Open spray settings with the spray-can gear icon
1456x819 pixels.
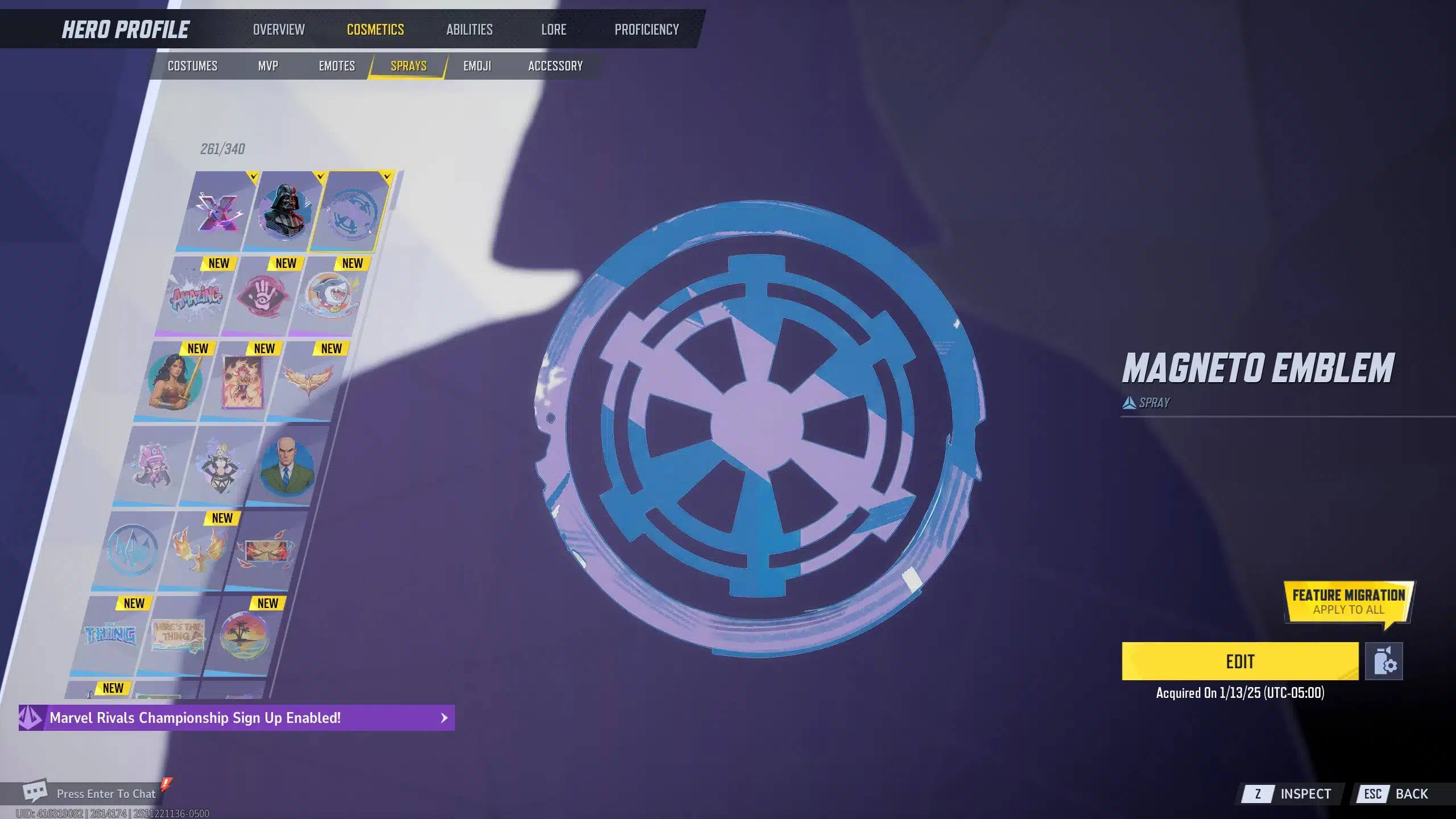click(1384, 661)
